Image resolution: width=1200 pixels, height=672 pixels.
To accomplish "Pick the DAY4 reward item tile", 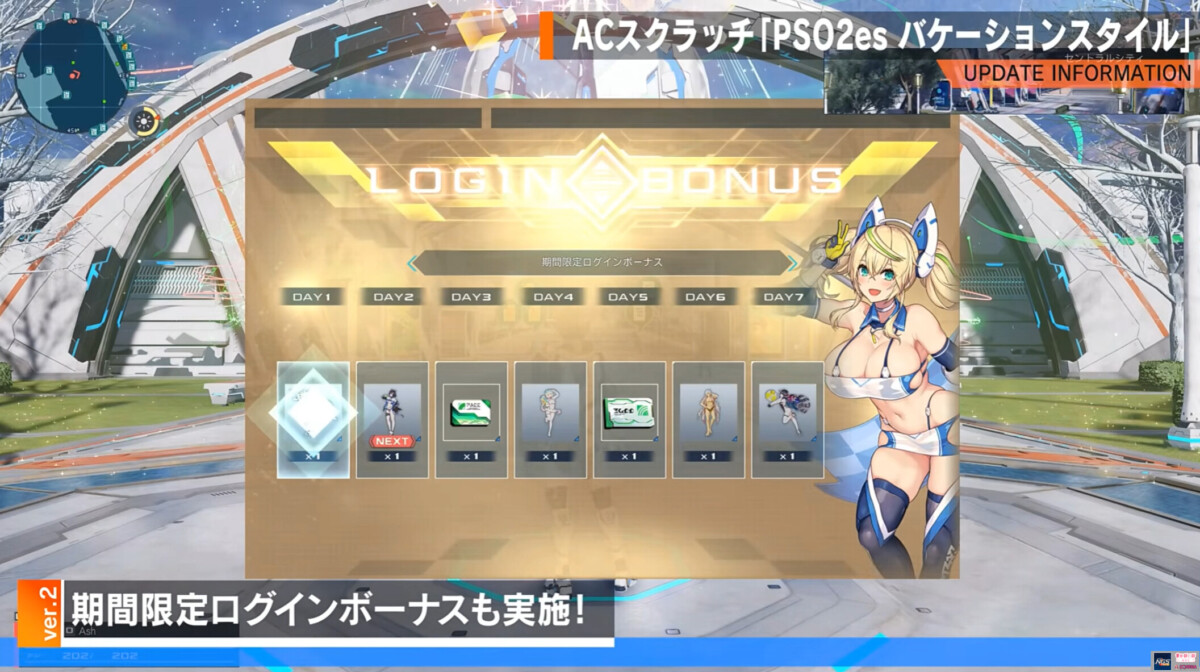I will (550, 419).
